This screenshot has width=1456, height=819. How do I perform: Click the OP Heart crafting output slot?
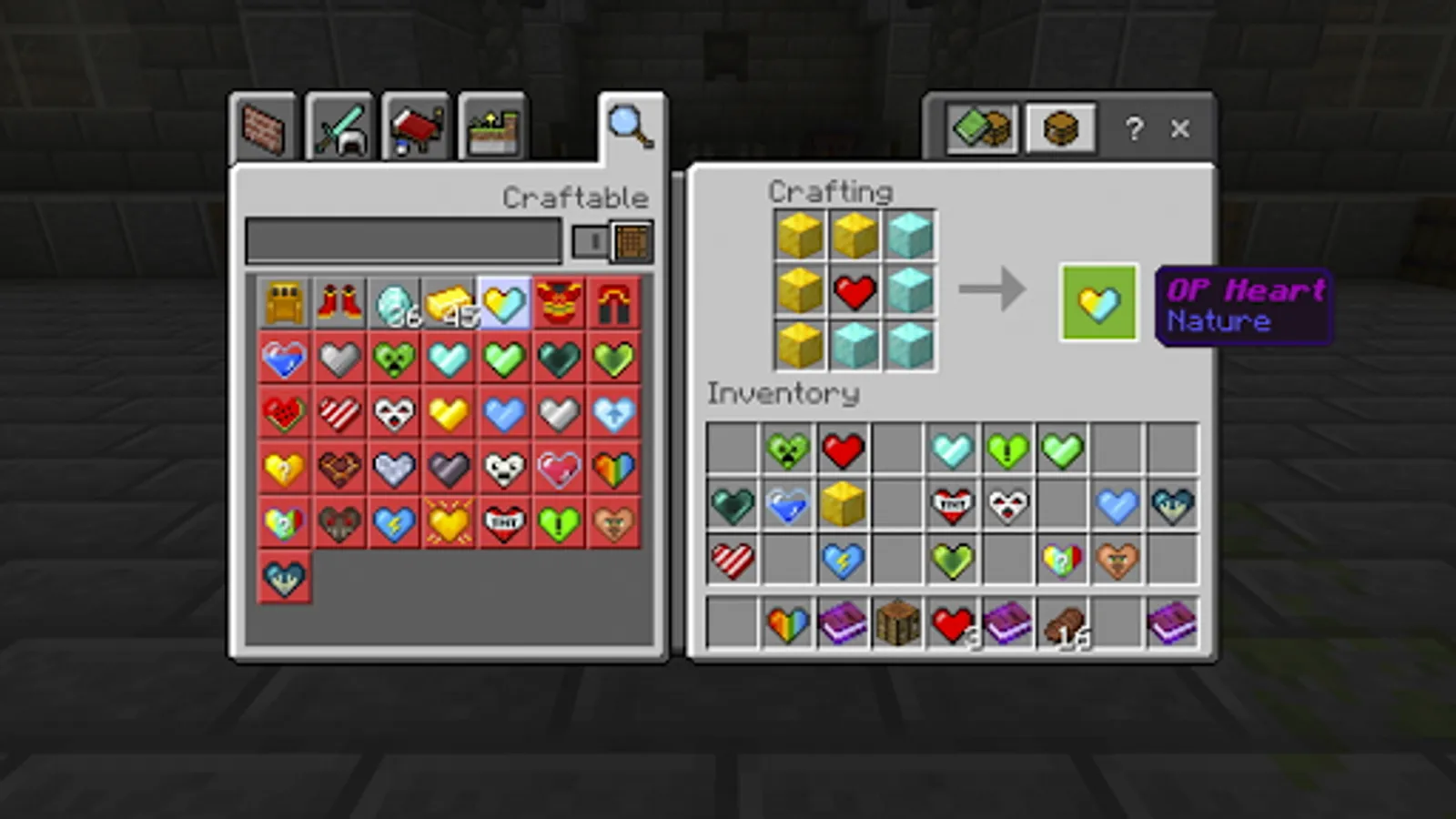[x=1098, y=302]
